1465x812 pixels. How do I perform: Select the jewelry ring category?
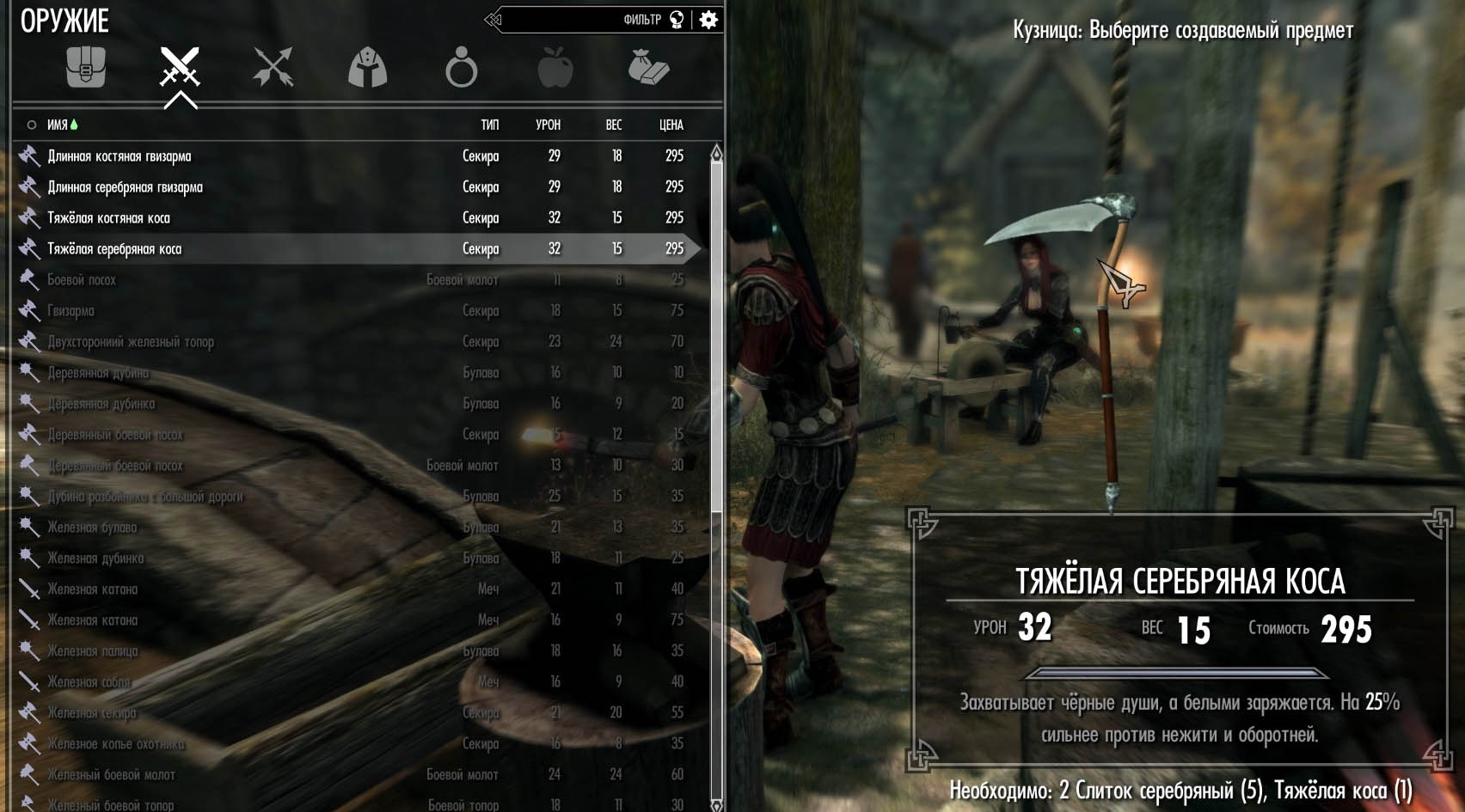[x=461, y=67]
